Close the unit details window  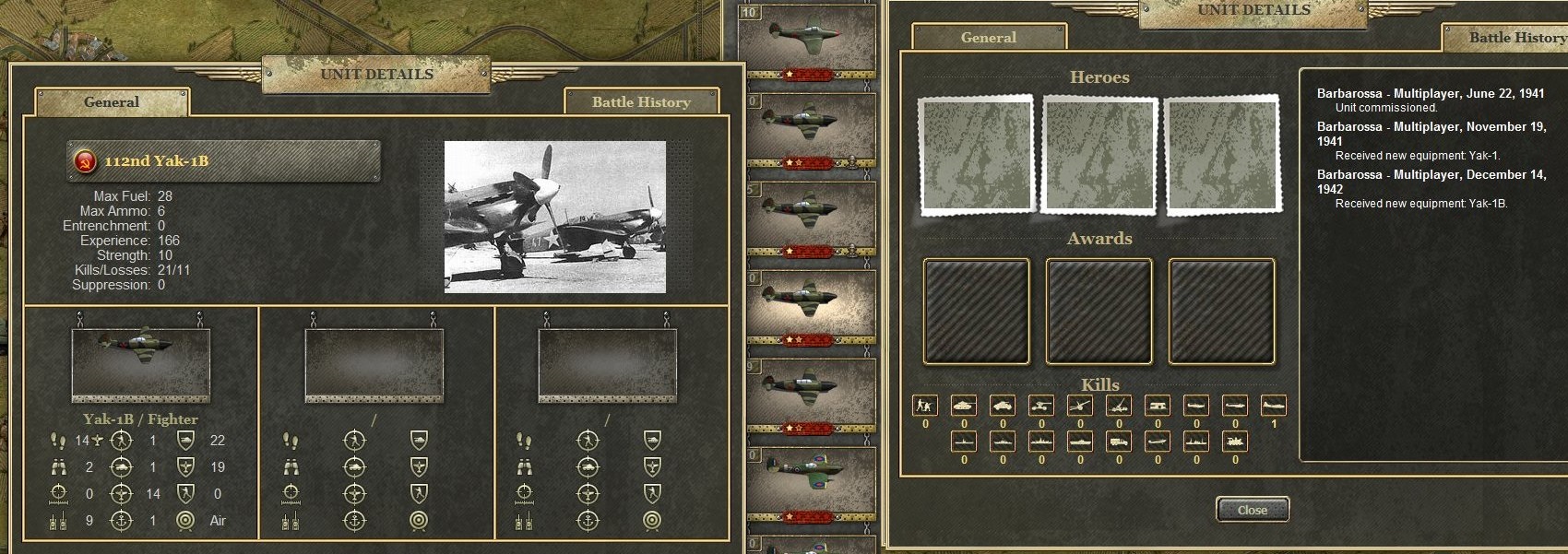tap(1252, 510)
